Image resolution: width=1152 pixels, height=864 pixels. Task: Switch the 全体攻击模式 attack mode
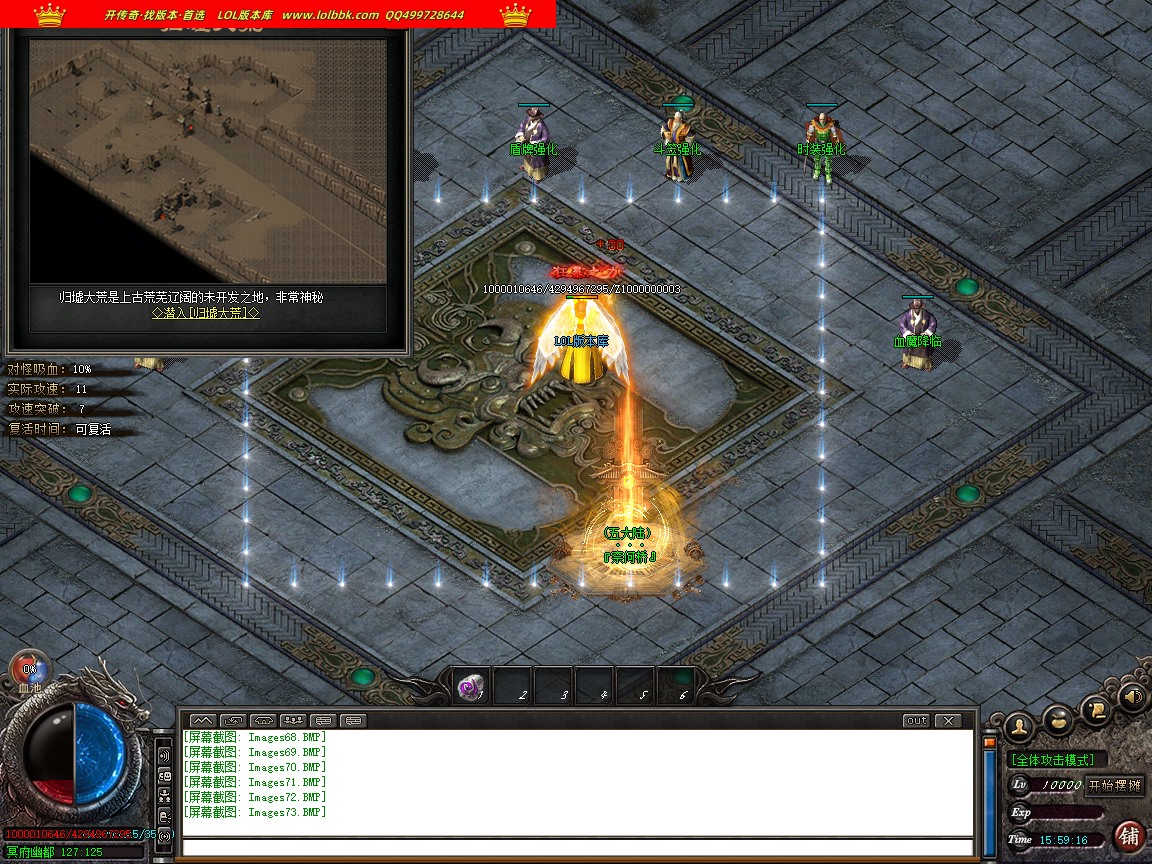click(x=1052, y=760)
